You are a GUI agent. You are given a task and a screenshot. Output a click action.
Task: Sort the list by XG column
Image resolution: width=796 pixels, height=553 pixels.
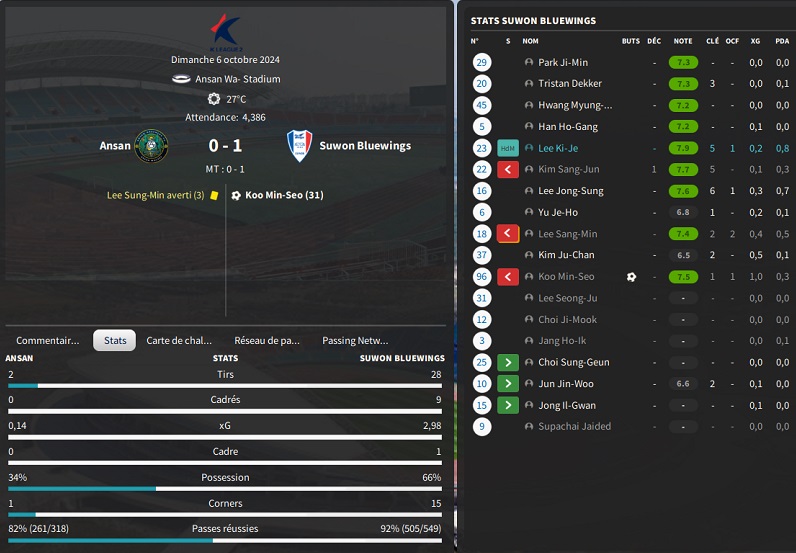pos(756,41)
